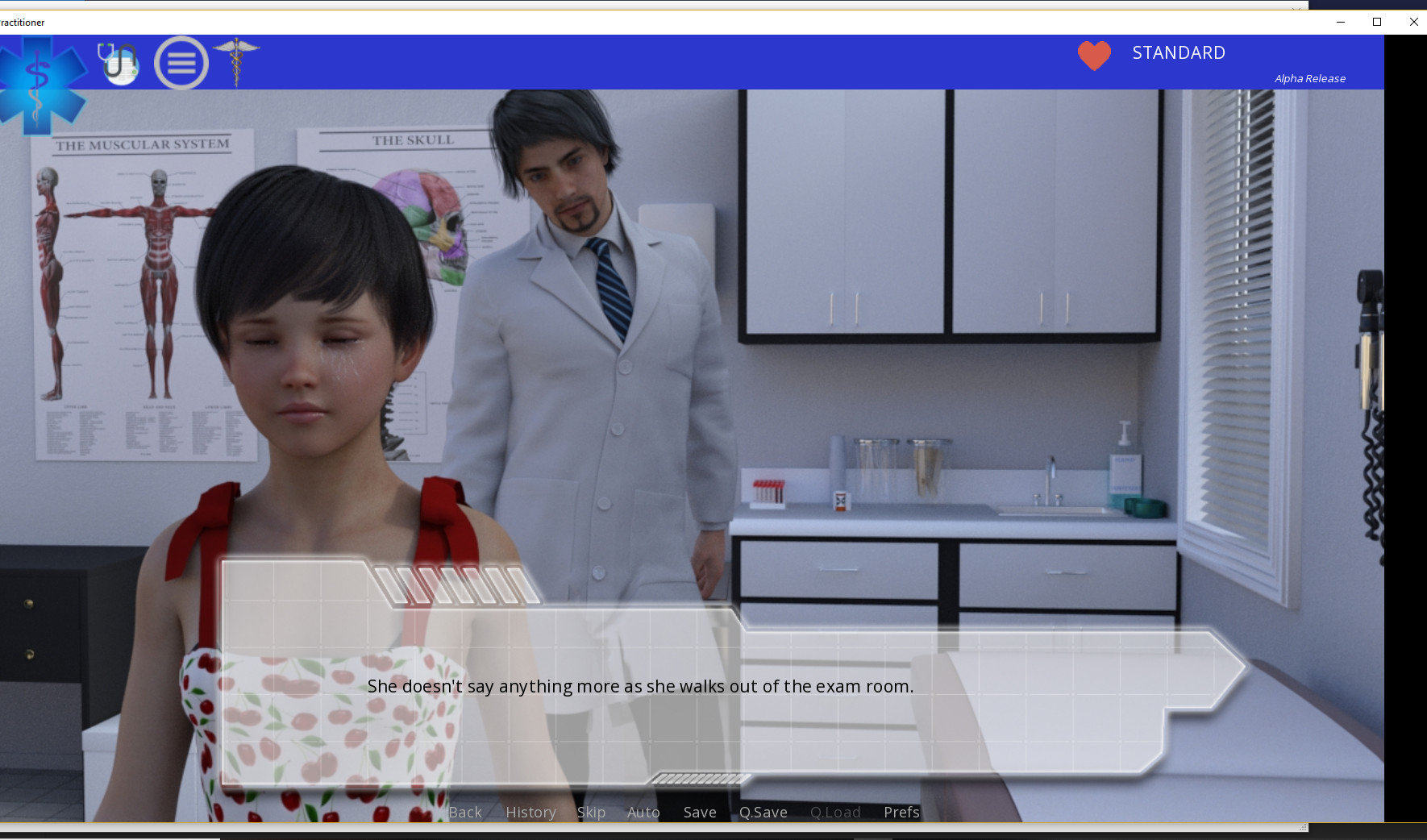Screen dimensions: 1427x840
Task: Click Back to rewind the dialogue
Action: click(464, 812)
